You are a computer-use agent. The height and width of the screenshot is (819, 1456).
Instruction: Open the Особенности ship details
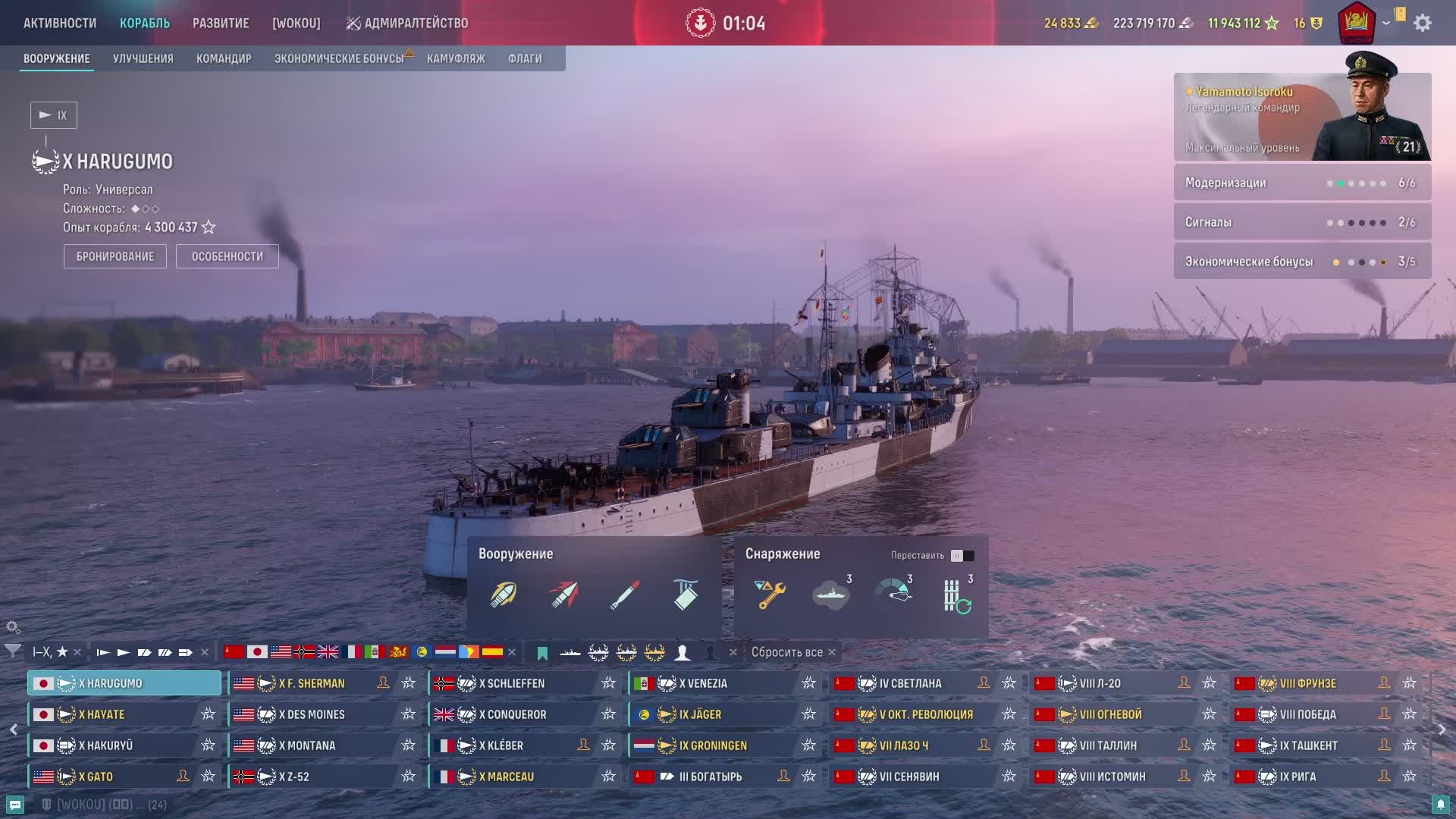[x=227, y=256]
